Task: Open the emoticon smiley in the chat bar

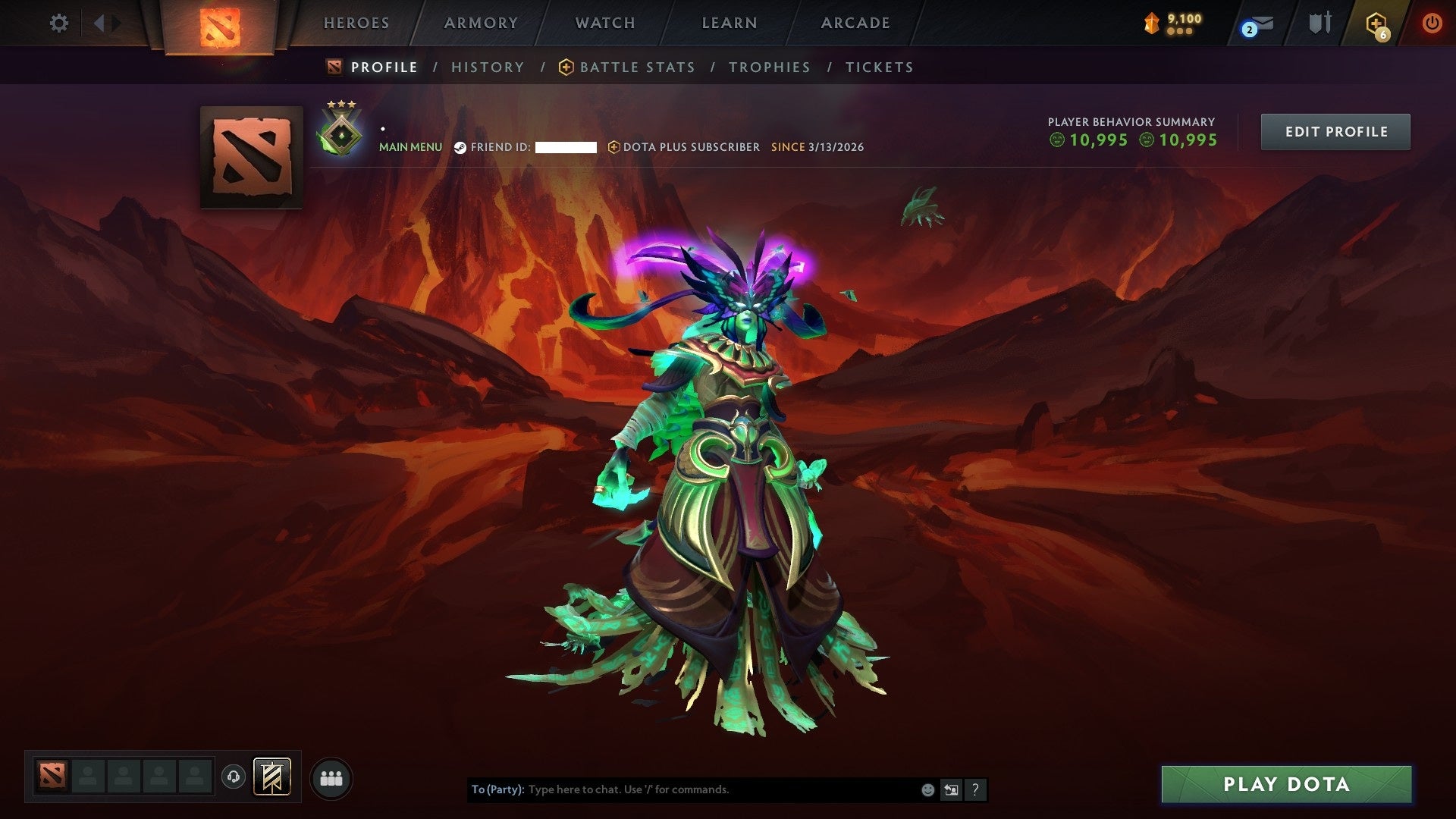Action: [927, 789]
